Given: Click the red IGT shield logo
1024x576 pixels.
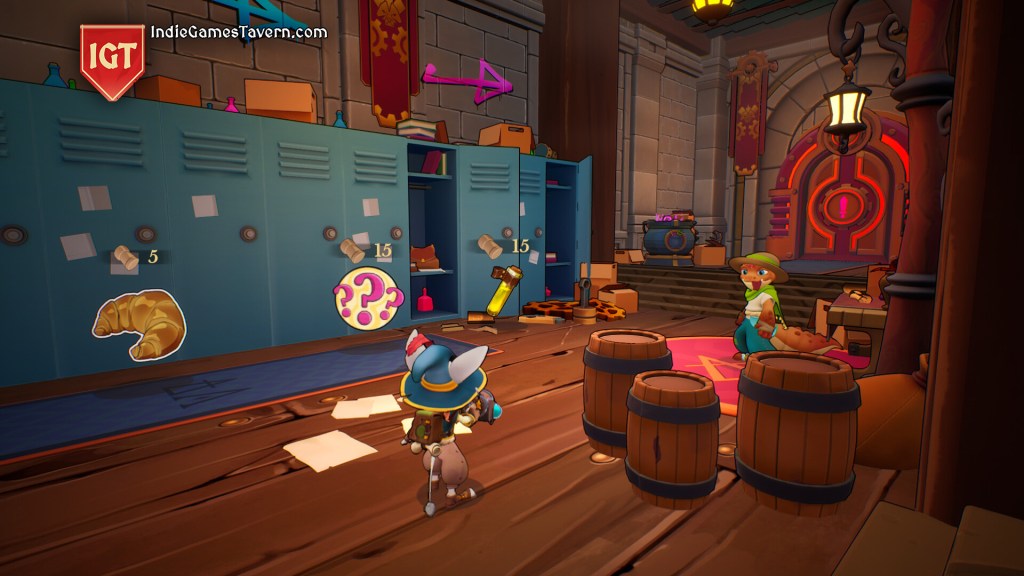Looking at the screenshot, I should (x=112, y=60).
